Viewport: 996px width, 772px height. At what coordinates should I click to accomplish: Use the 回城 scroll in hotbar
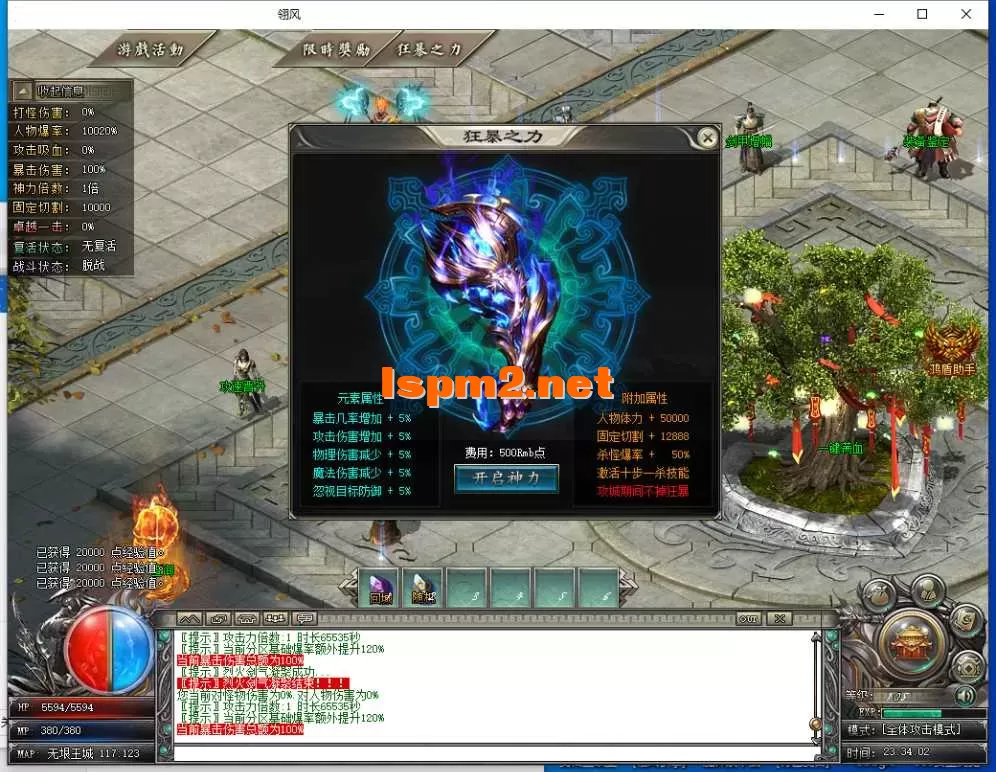[380, 588]
